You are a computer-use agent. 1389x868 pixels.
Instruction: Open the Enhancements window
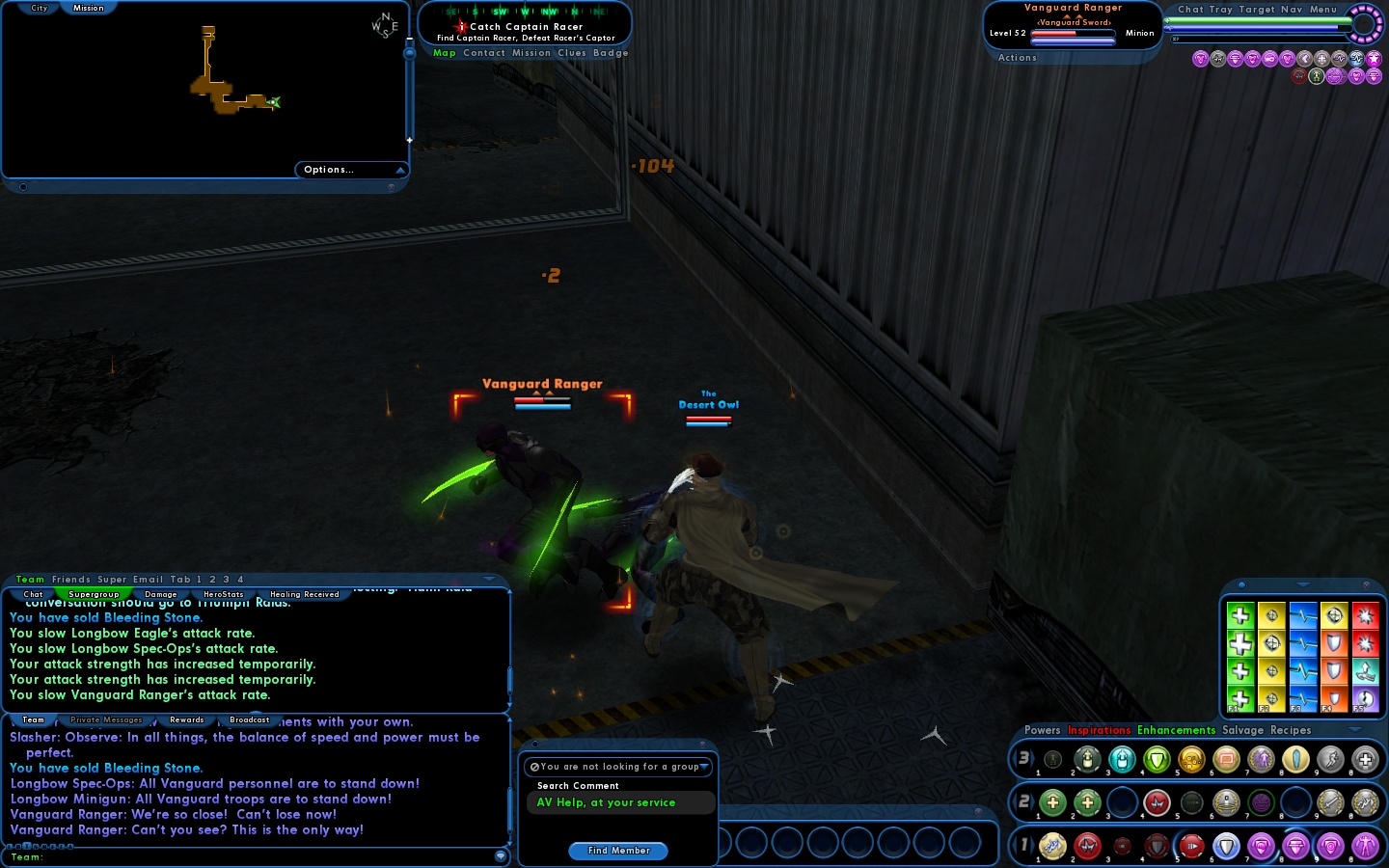1176,730
